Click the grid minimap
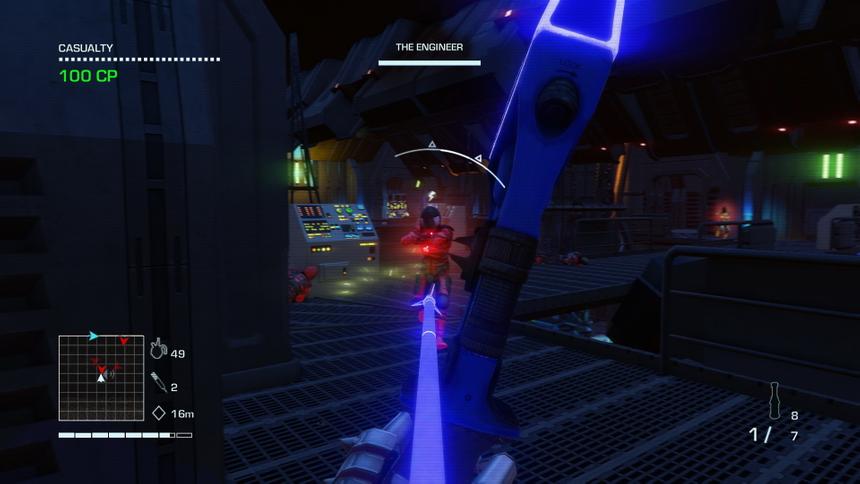The image size is (860, 484). 101,378
